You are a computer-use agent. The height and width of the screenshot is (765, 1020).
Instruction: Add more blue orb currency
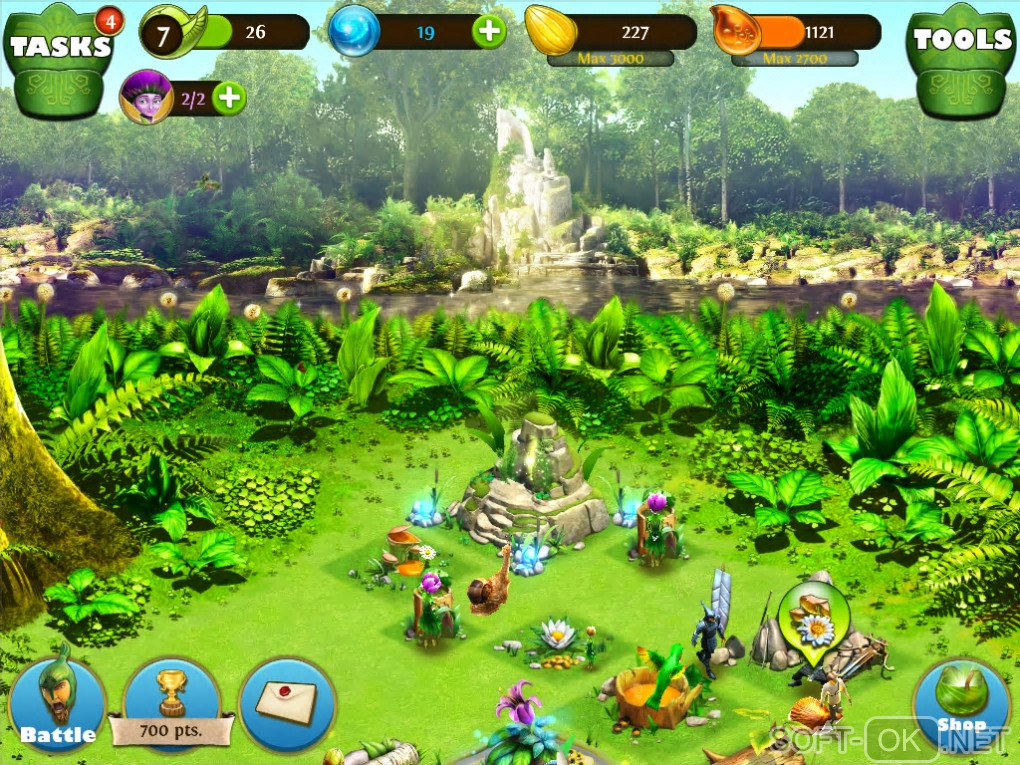pyautogui.click(x=489, y=32)
